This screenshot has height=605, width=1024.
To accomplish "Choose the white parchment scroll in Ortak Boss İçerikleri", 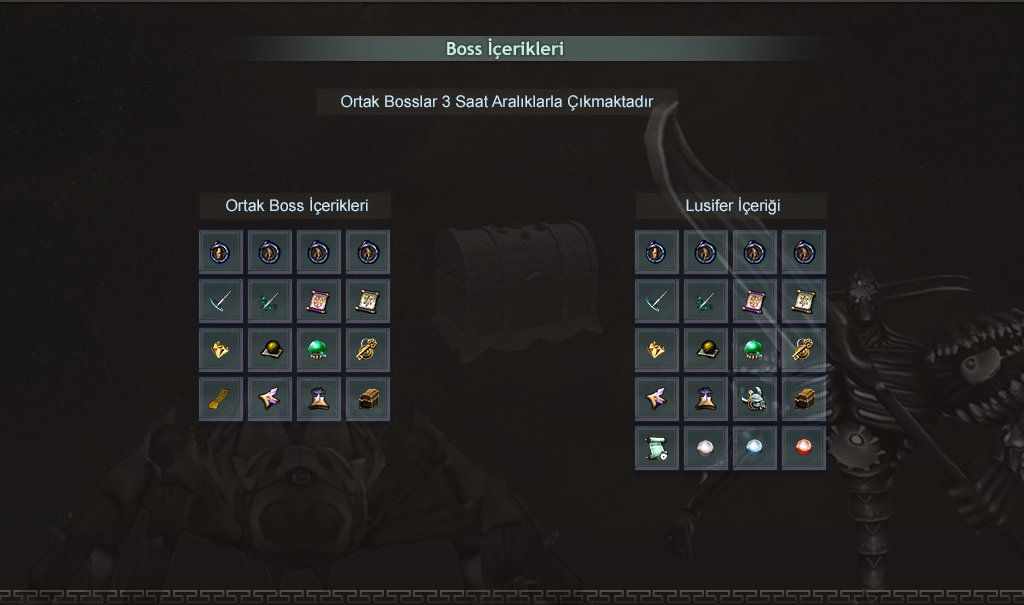I will pos(368,301).
